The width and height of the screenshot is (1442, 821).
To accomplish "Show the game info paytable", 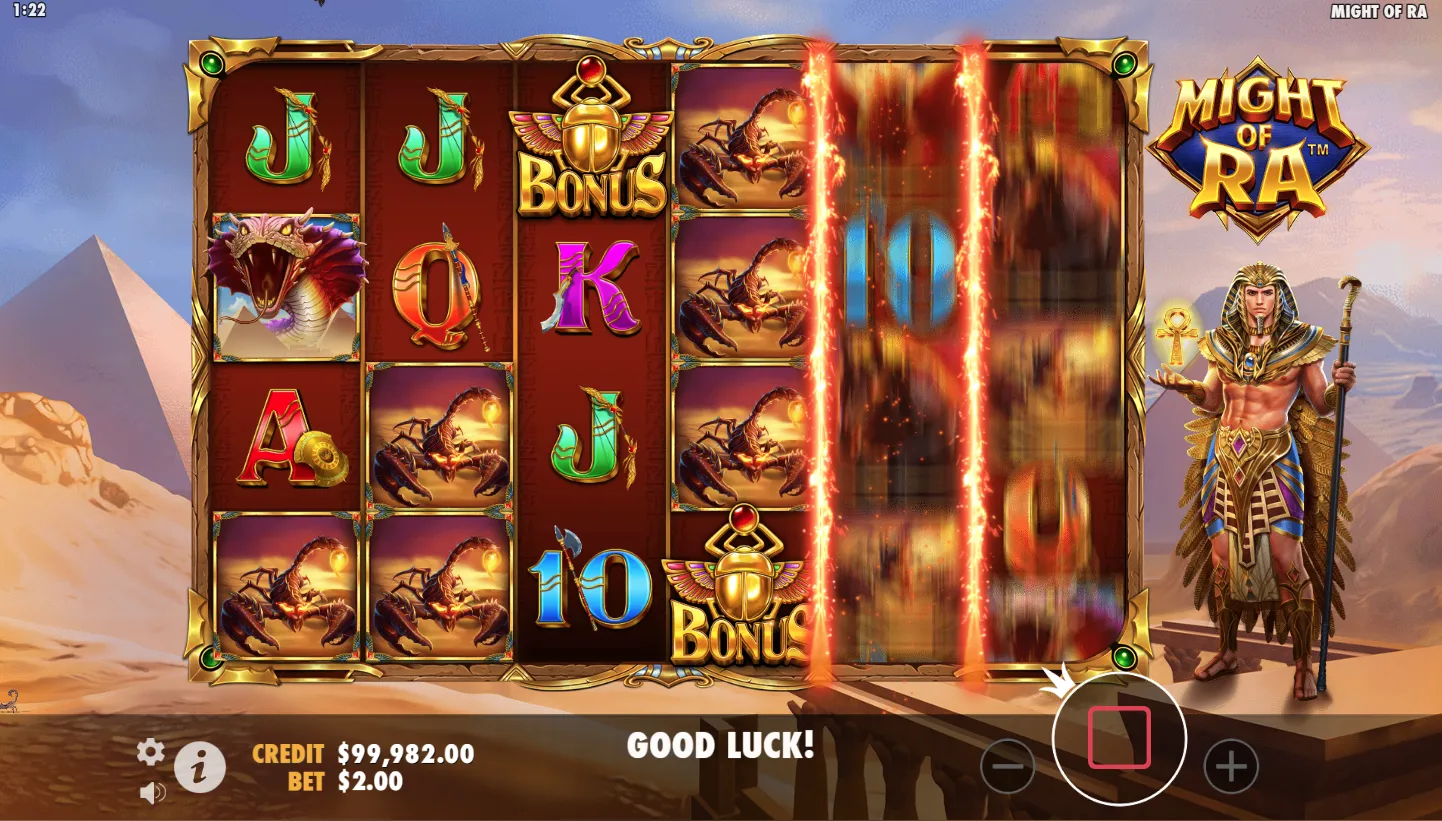I will (x=200, y=768).
